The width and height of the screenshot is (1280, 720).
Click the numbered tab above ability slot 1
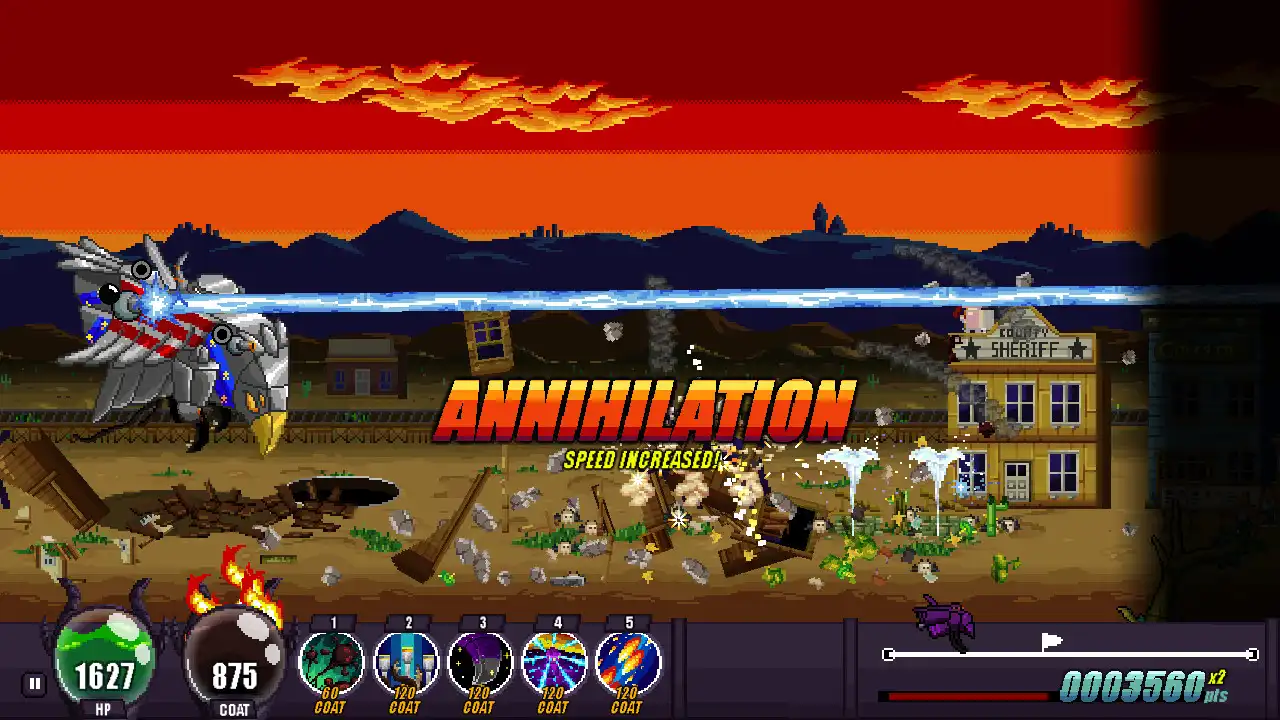point(331,621)
